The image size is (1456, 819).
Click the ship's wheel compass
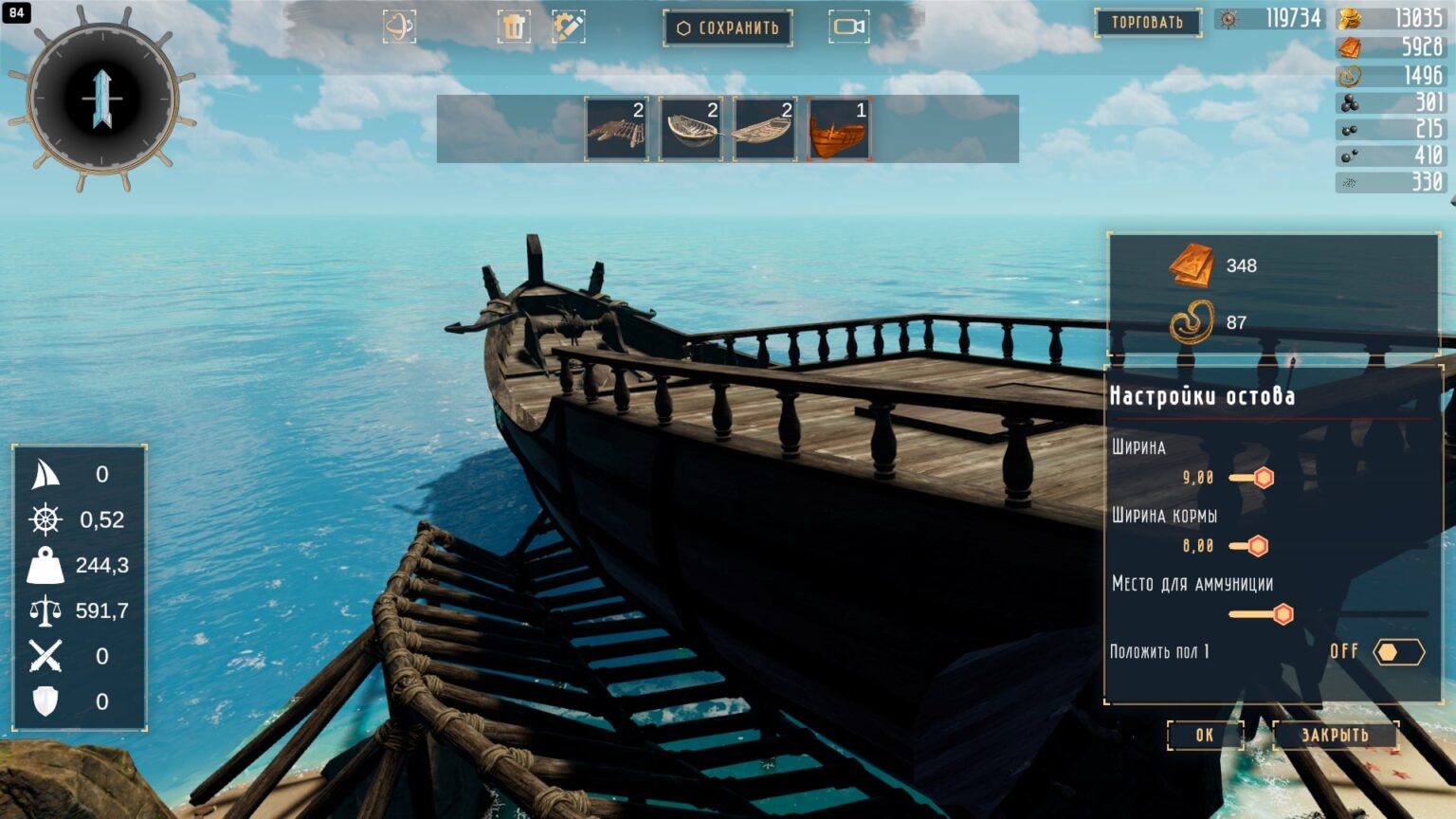tap(102, 99)
